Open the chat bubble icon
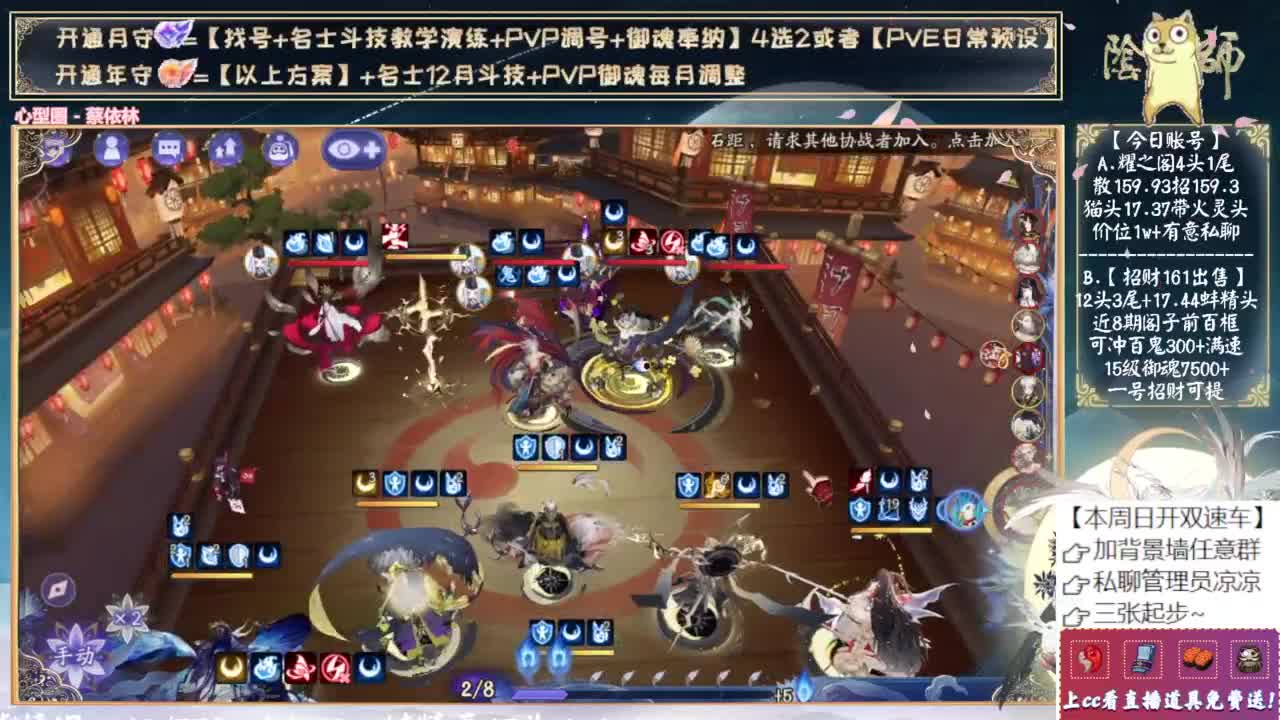 point(170,147)
